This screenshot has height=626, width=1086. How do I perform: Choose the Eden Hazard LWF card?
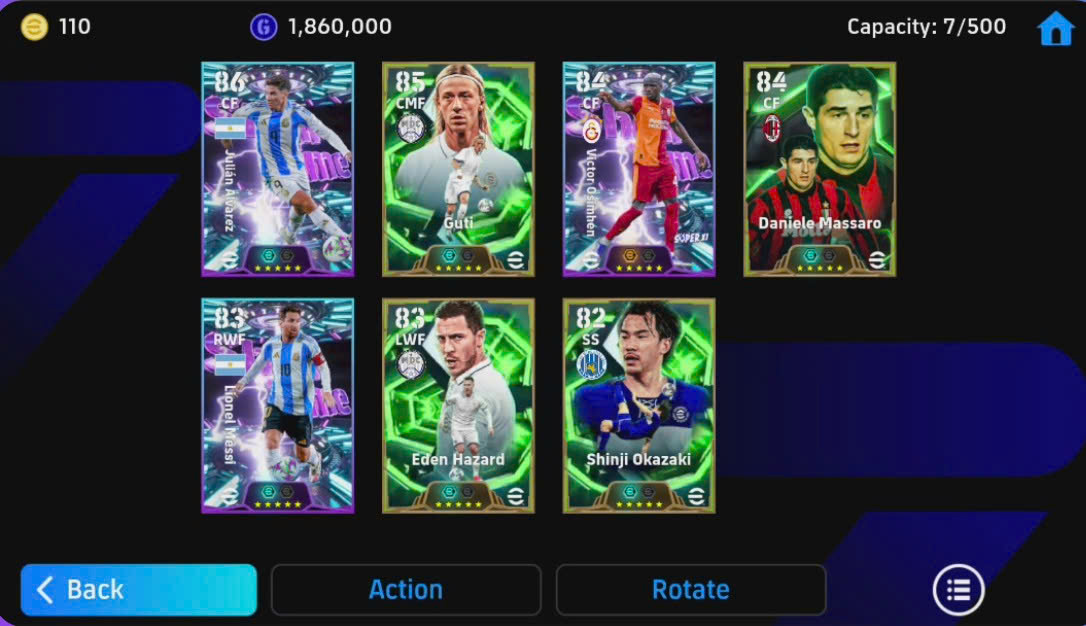pos(458,405)
